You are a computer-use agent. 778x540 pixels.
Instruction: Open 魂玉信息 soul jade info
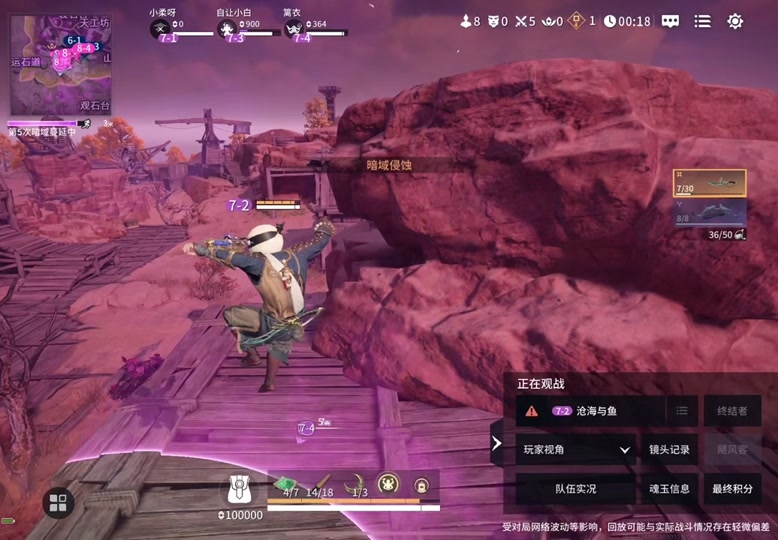[669, 489]
